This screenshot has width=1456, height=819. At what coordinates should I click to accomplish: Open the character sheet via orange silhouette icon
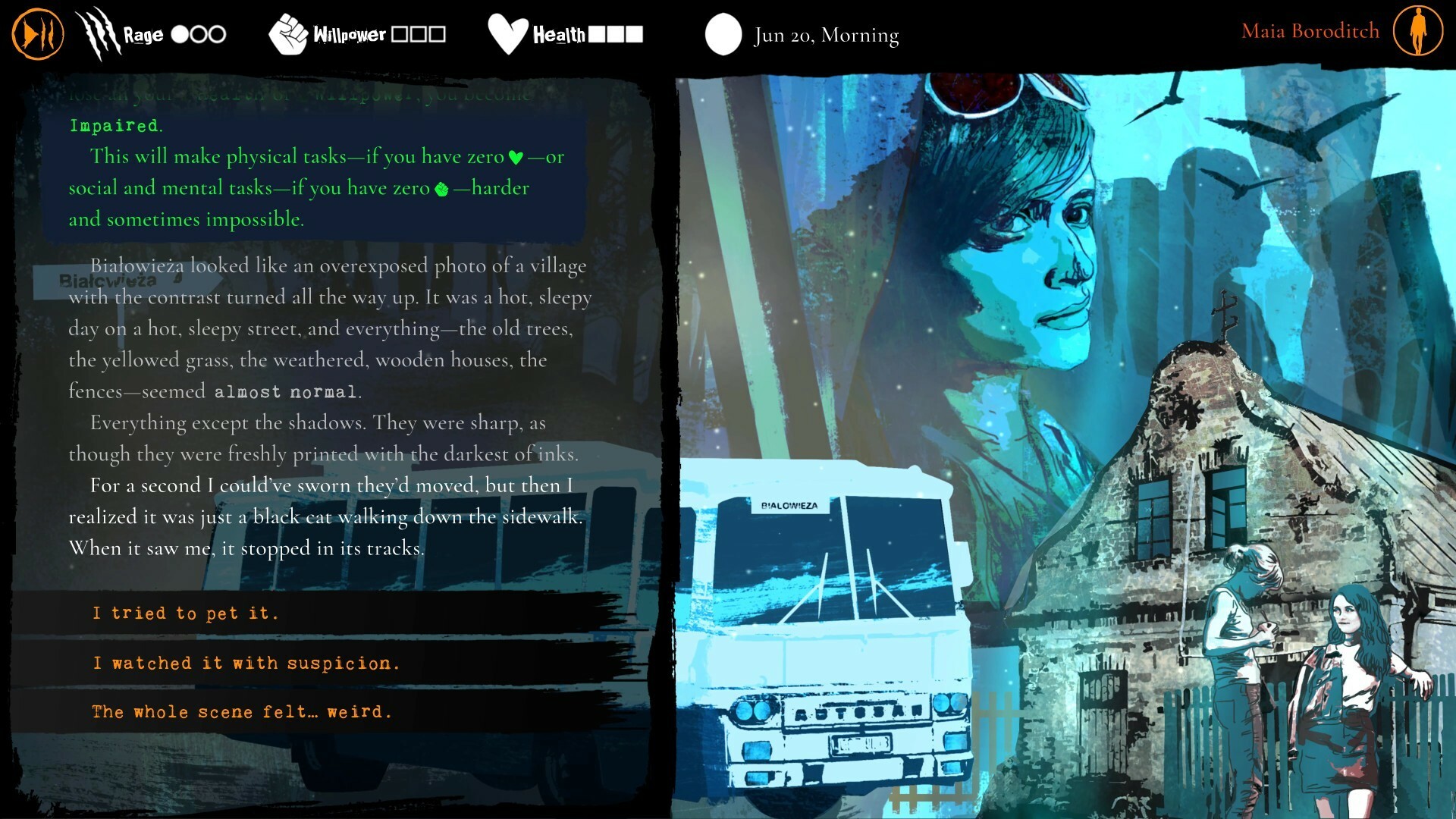(x=1417, y=33)
